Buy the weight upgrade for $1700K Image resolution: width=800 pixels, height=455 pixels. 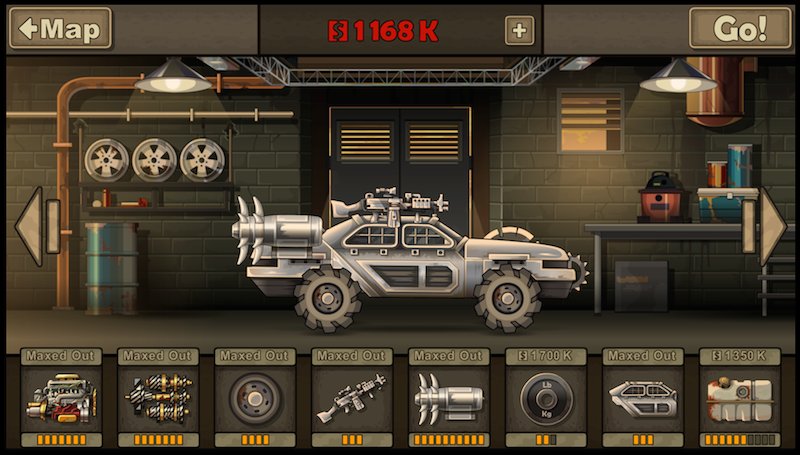(x=545, y=398)
